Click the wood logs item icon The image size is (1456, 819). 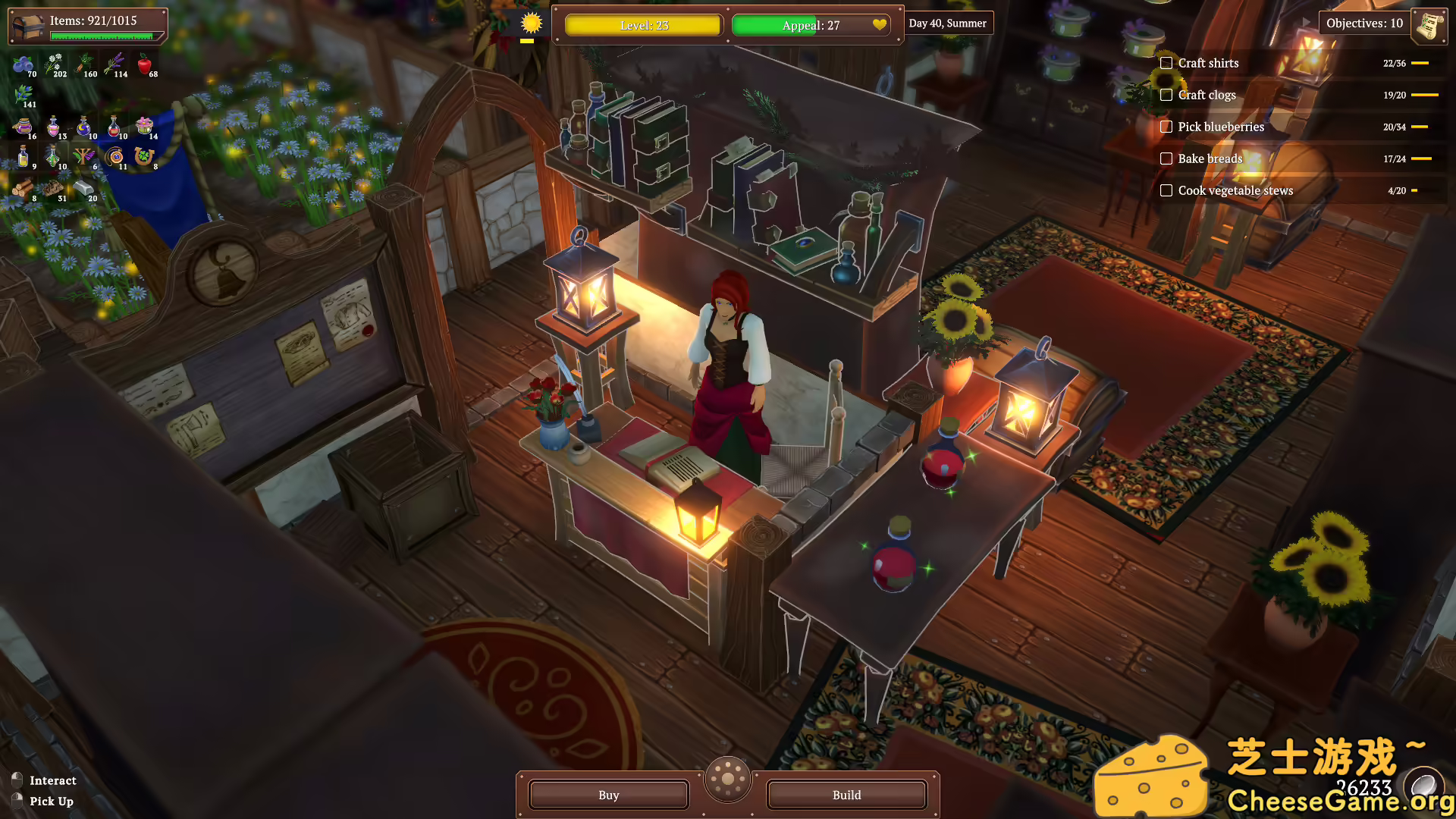[23, 189]
